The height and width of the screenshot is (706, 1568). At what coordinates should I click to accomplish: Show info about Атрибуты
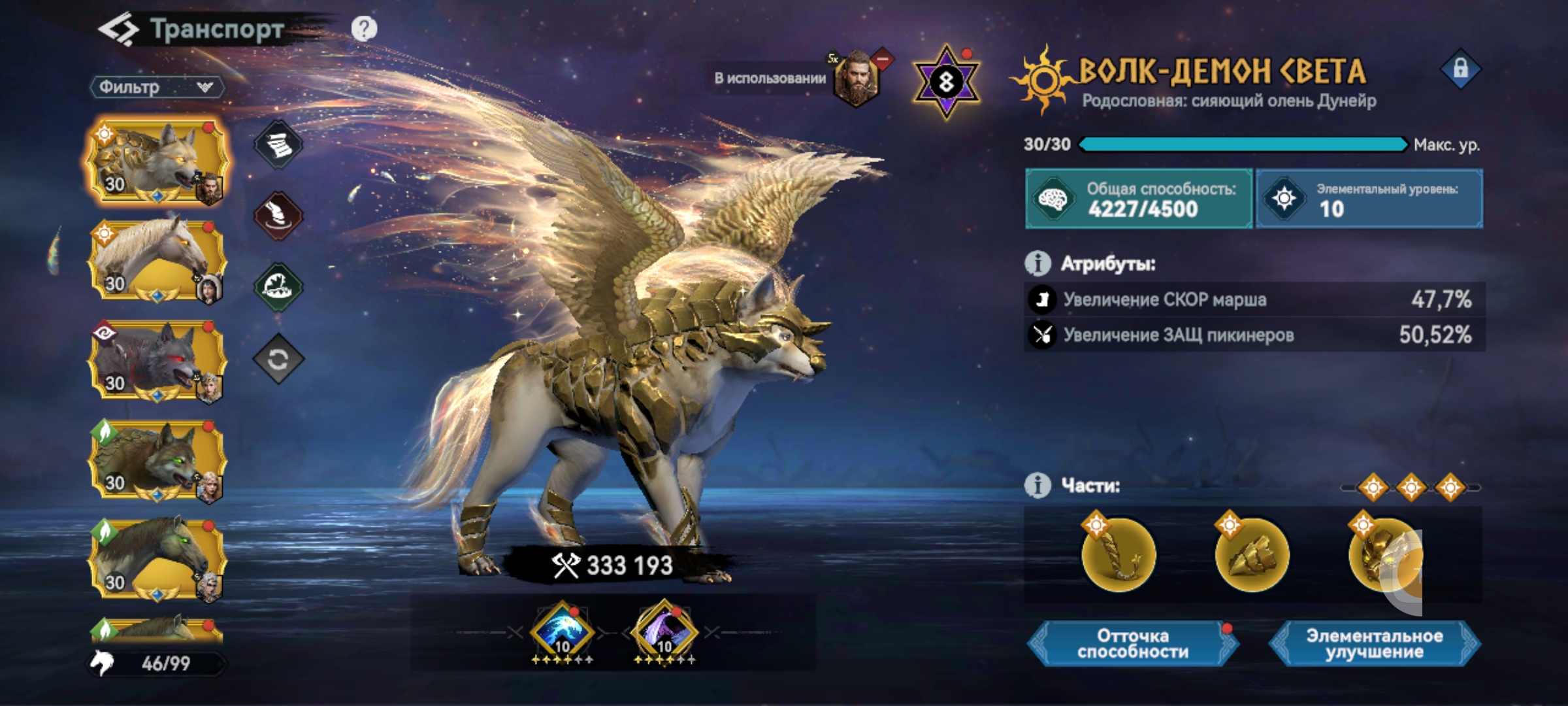(x=1037, y=263)
